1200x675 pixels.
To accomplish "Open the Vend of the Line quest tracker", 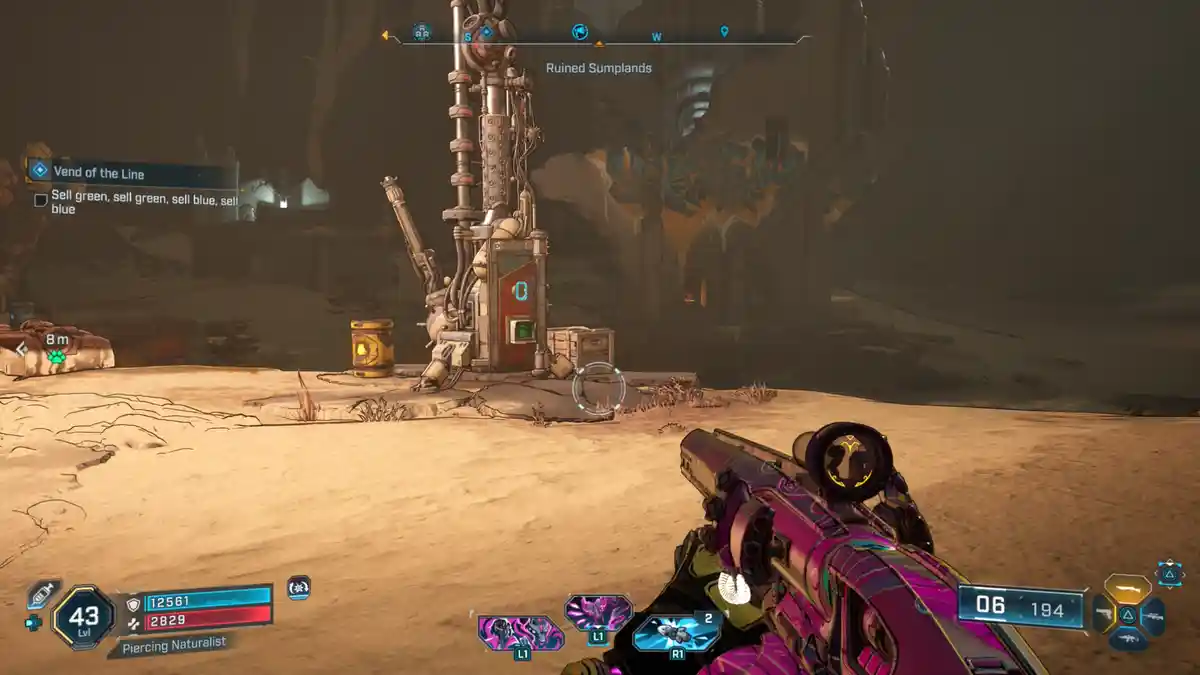I will 130,173.
